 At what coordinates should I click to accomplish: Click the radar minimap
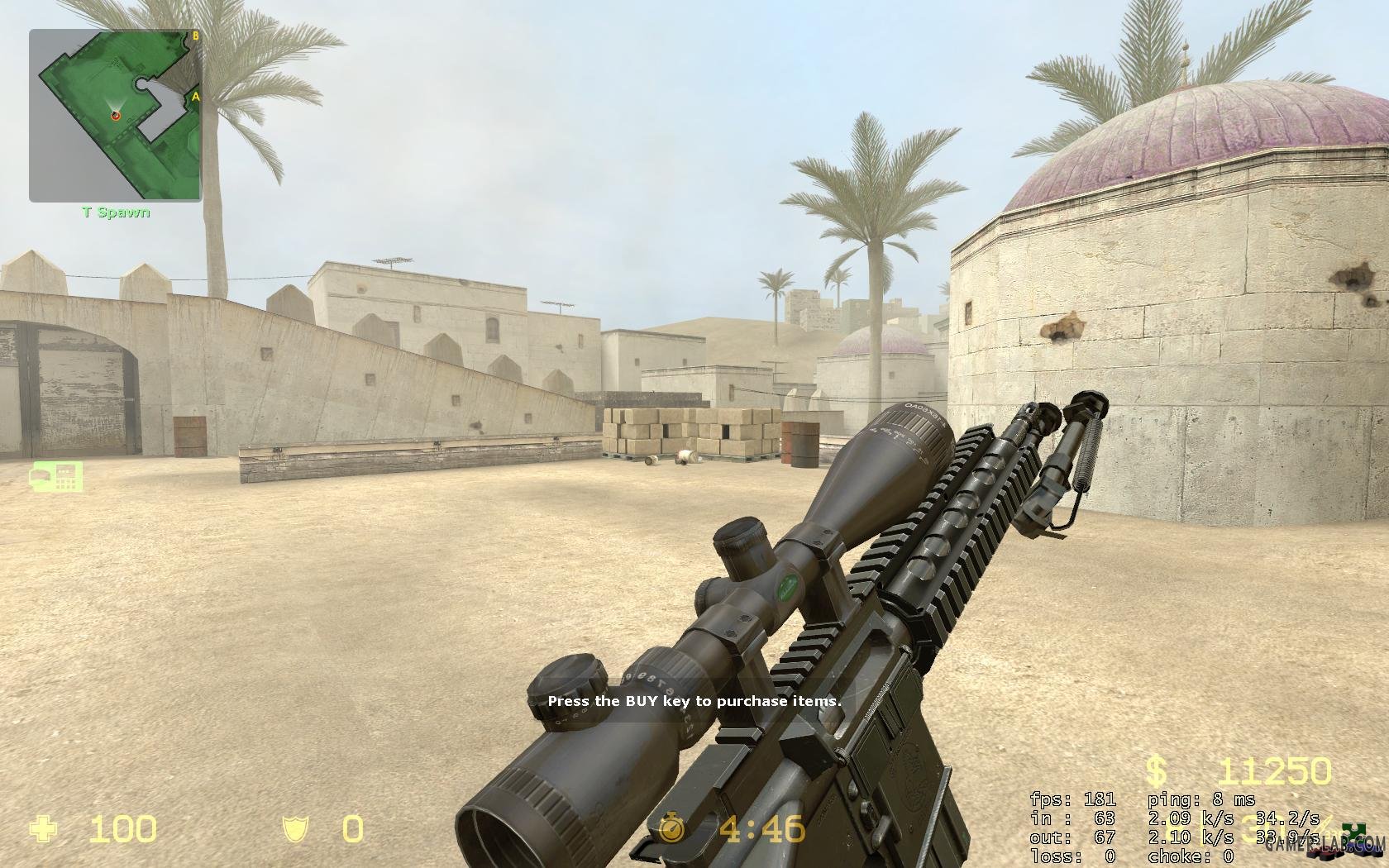point(116,116)
